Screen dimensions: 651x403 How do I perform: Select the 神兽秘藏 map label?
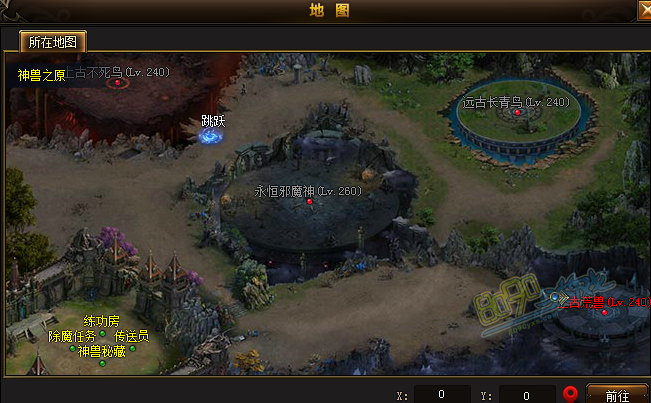point(101,351)
